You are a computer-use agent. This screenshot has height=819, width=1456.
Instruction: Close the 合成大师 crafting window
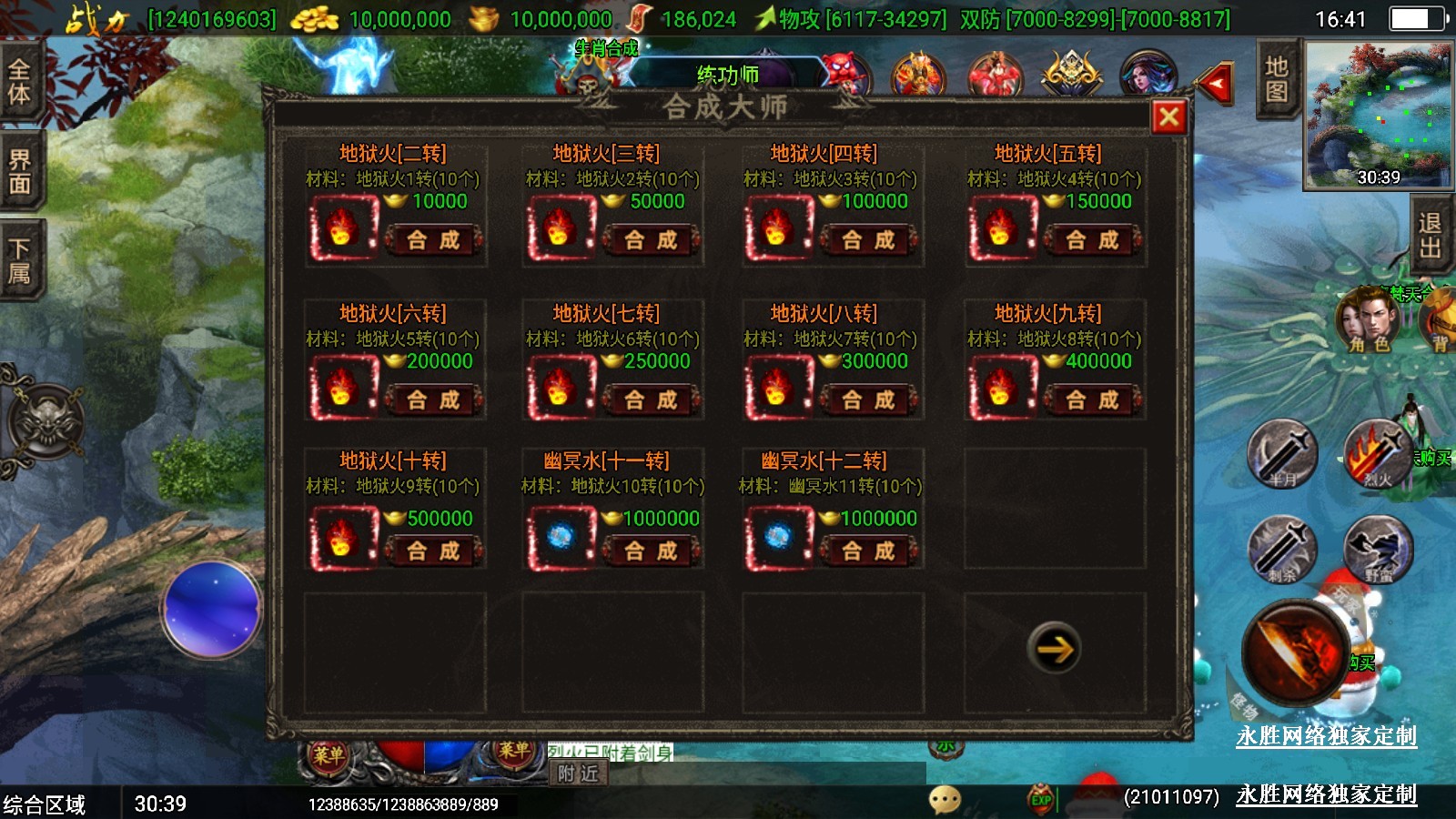[1169, 116]
